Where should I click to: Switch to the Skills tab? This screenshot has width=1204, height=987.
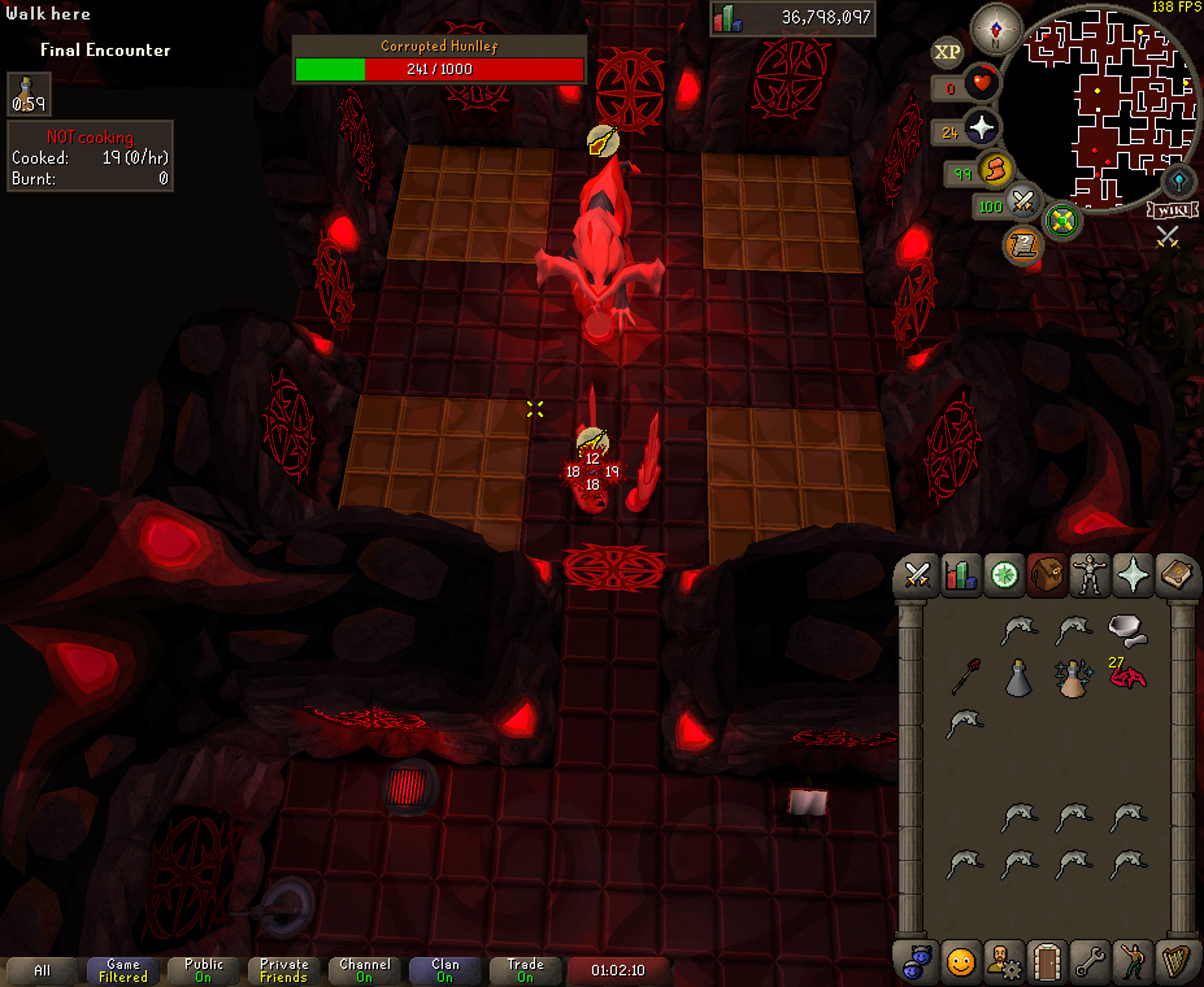tap(960, 575)
